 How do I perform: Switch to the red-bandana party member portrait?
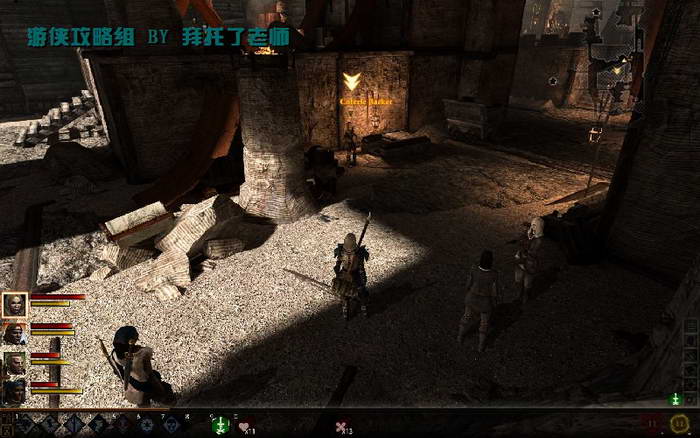coord(15,334)
